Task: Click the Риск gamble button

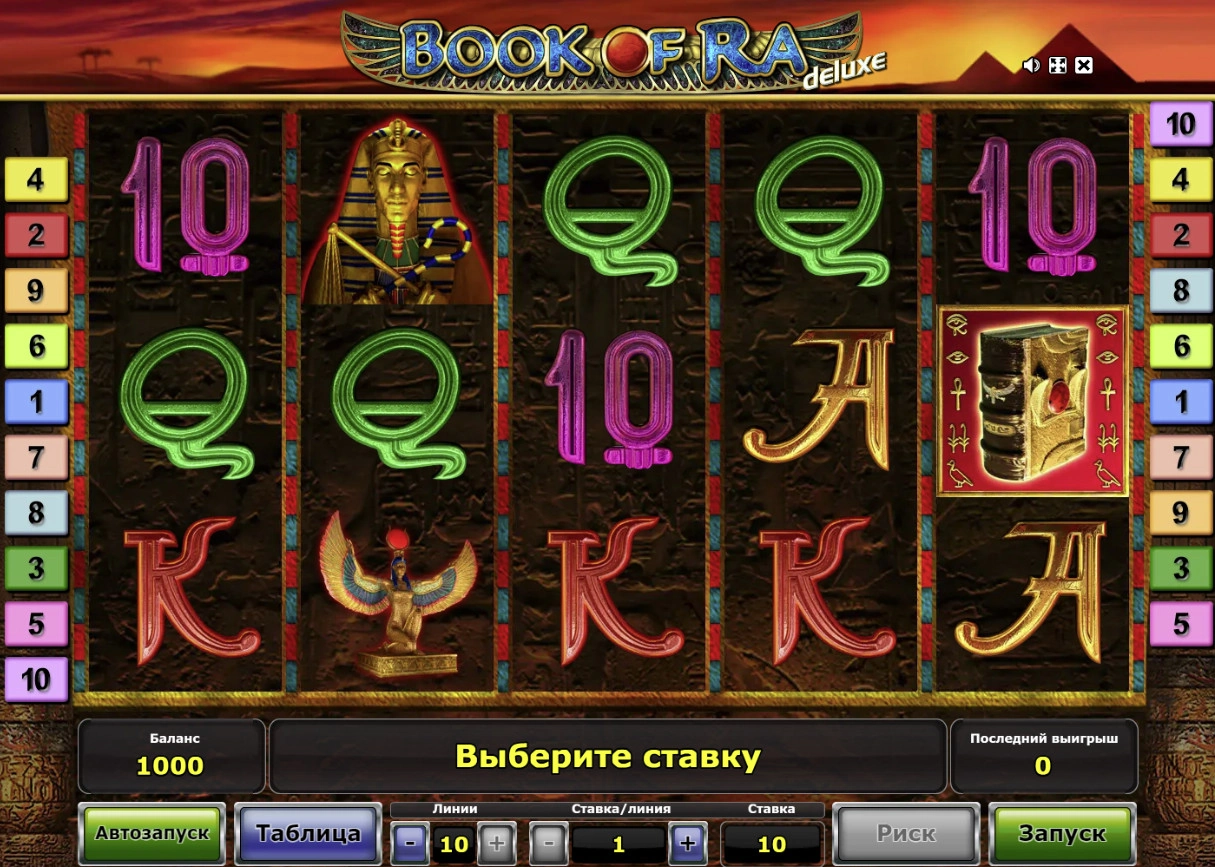Action: [906, 834]
